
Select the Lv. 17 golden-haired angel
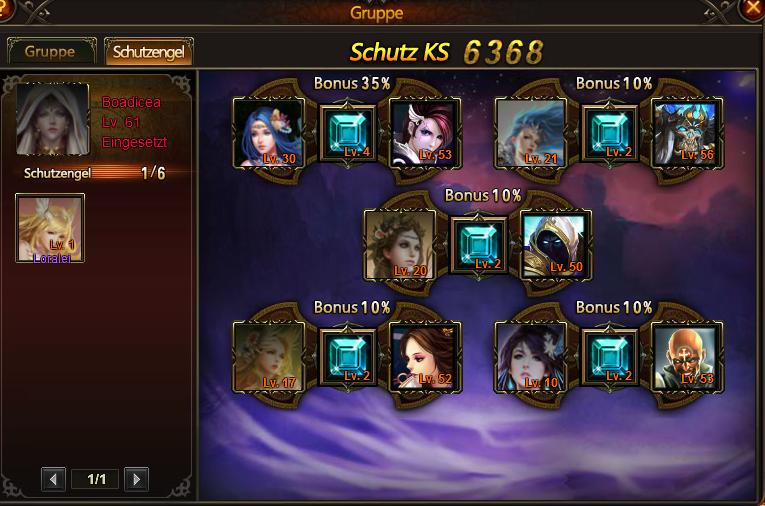[x=269, y=356]
